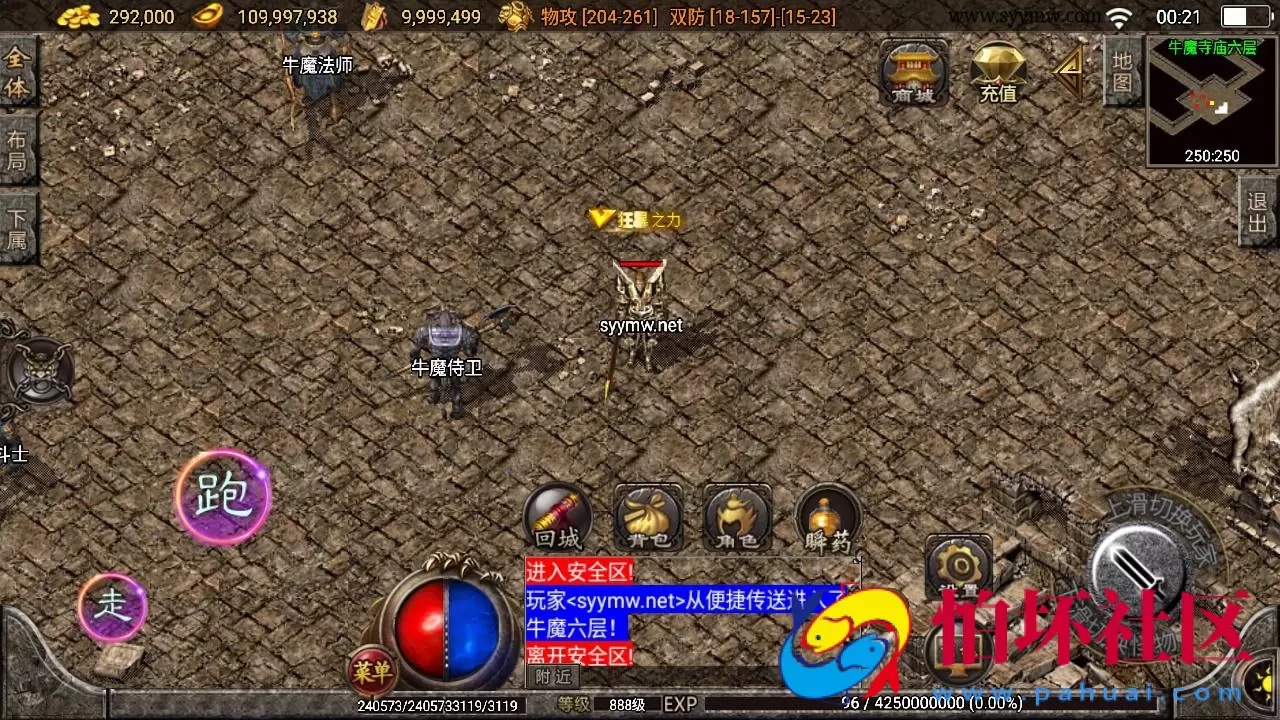Open the 回城 return-to-town icon
The image size is (1280, 720).
[557, 518]
